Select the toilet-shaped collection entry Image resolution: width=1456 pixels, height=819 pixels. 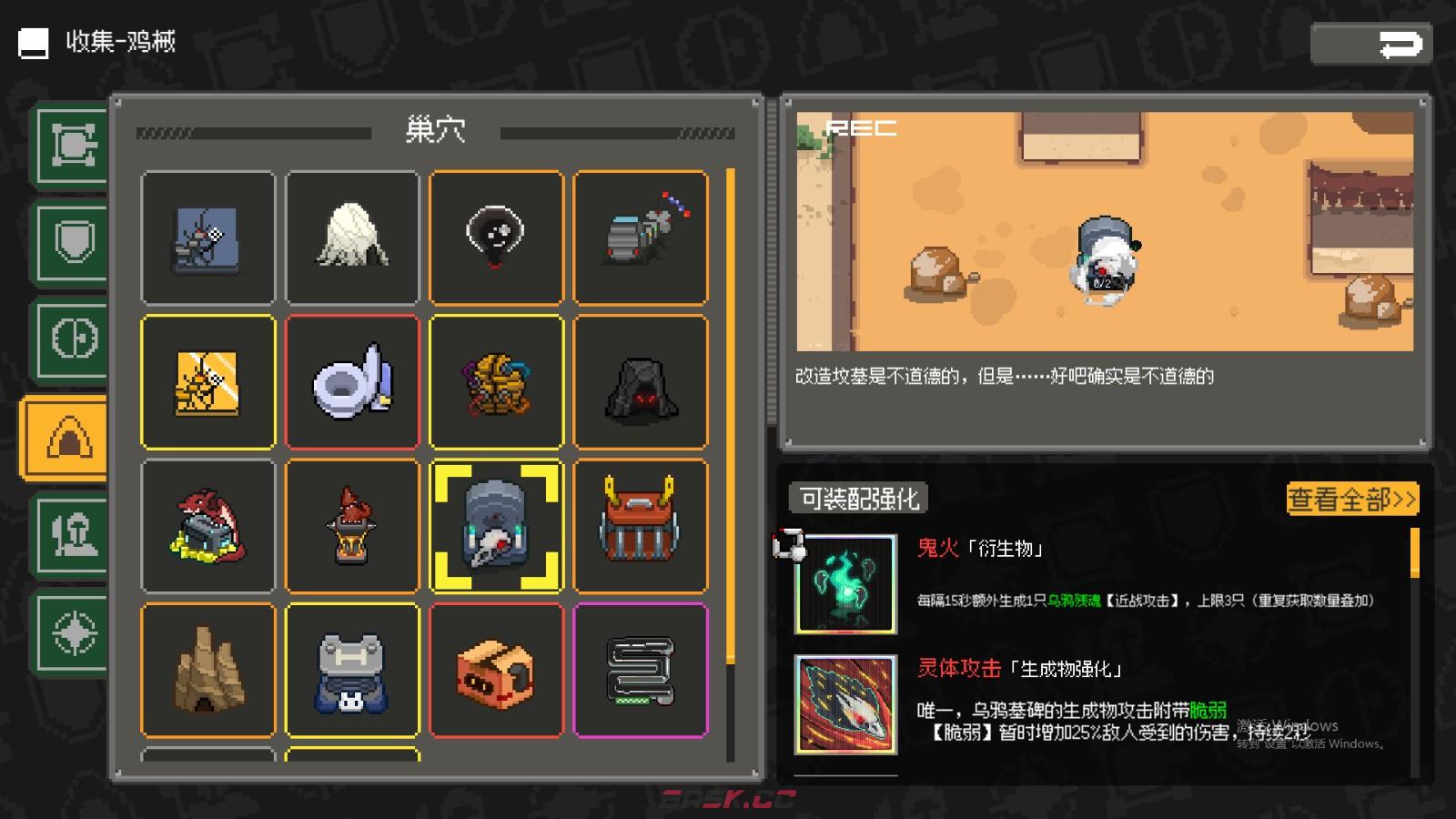click(353, 382)
